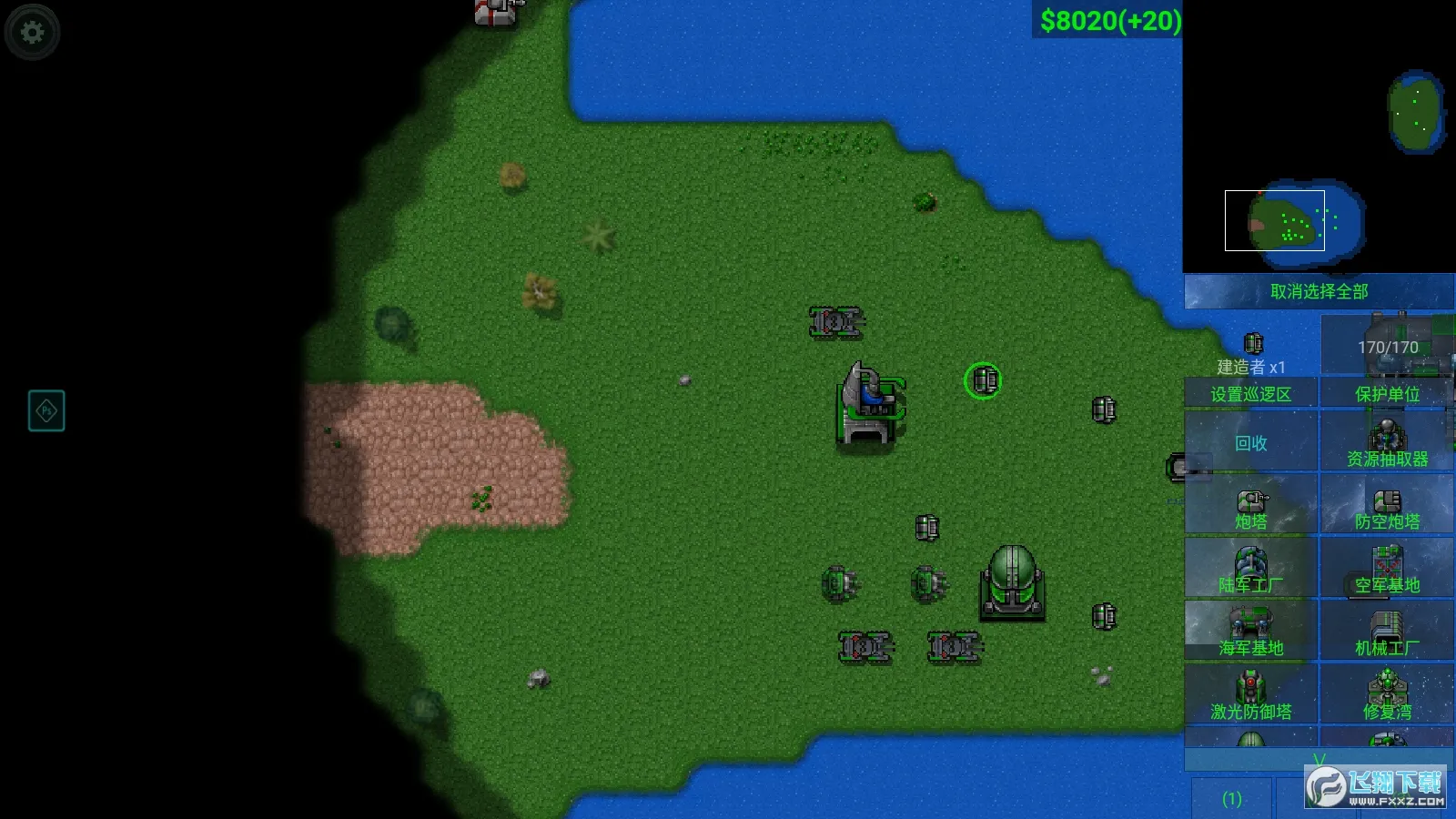This screenshot has height=819, width=1456.
Task: Pick the 空军基地 air base
Action: pos(1387,570)
